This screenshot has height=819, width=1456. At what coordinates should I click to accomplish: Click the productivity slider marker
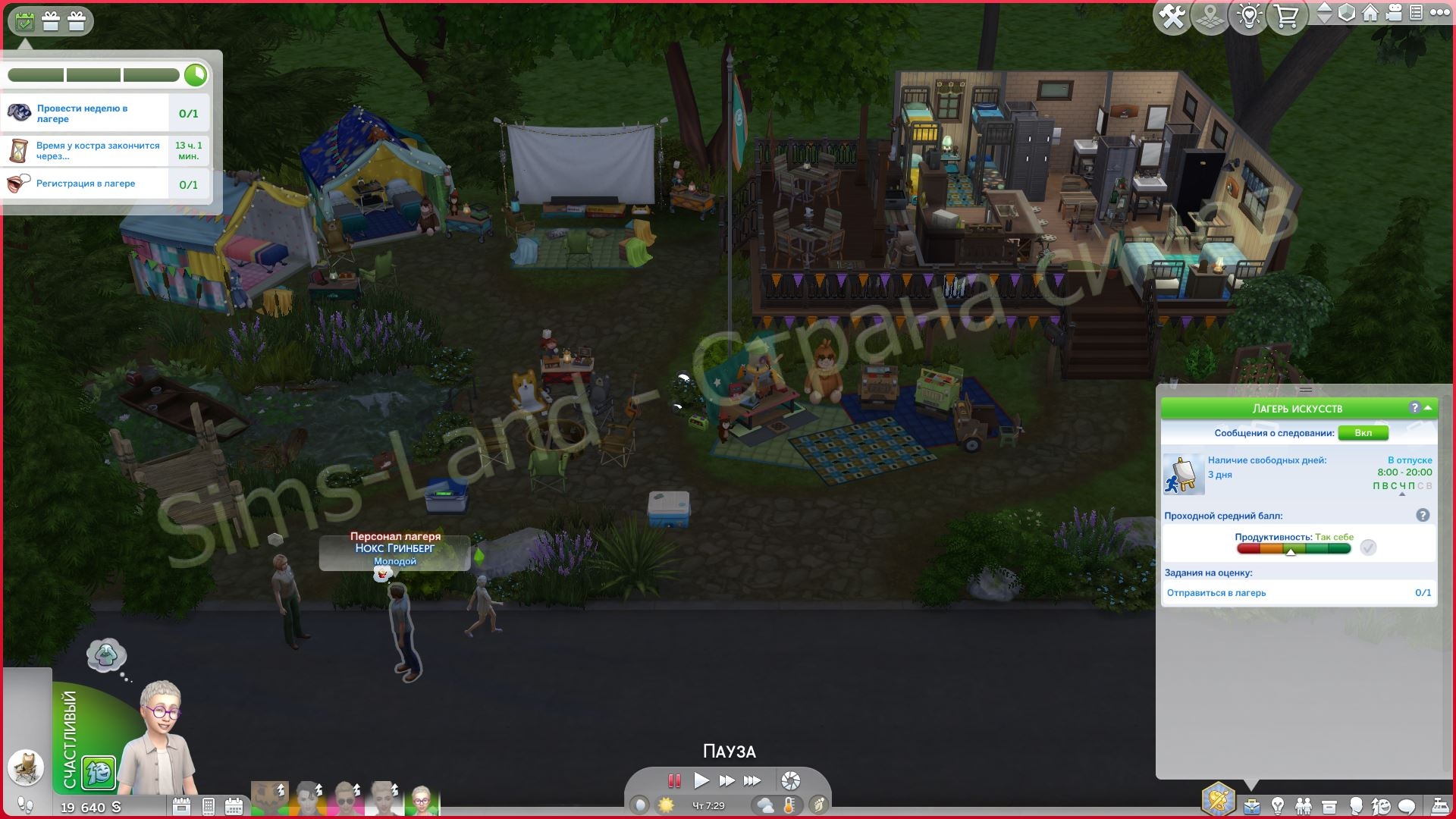1291,551
